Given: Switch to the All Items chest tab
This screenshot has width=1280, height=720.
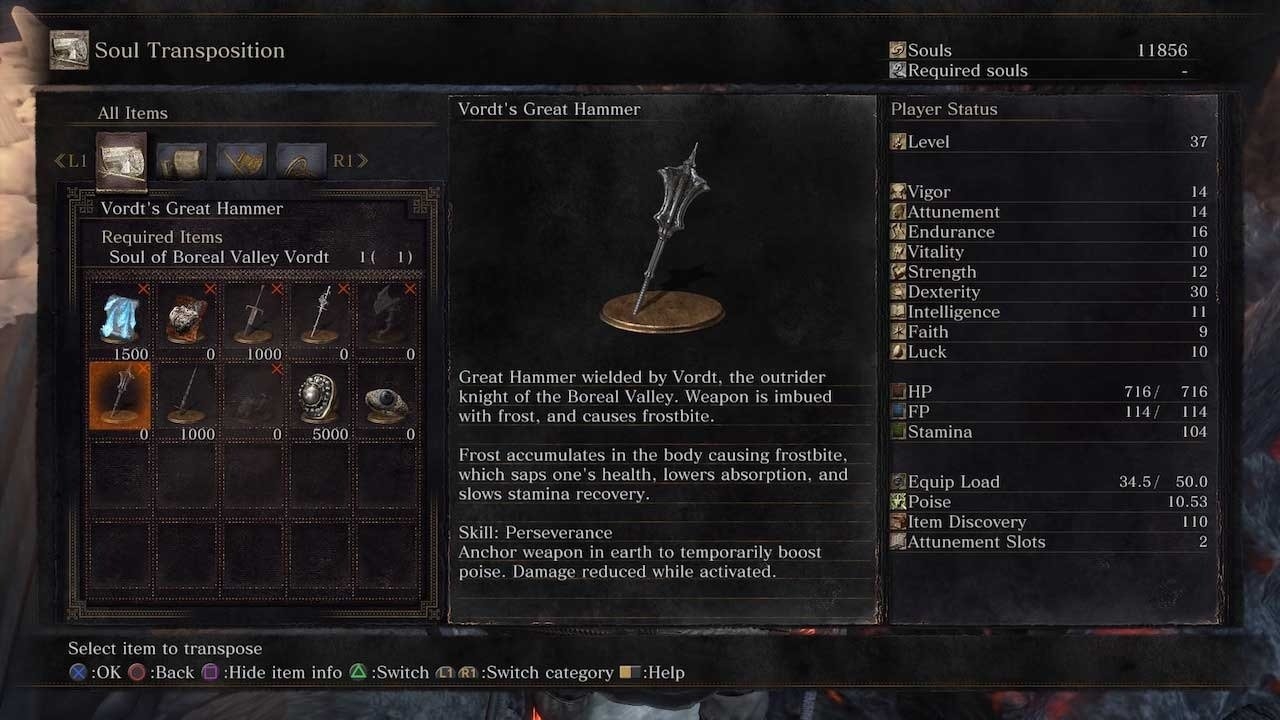Looking at the screenshot, I should 122,160.
